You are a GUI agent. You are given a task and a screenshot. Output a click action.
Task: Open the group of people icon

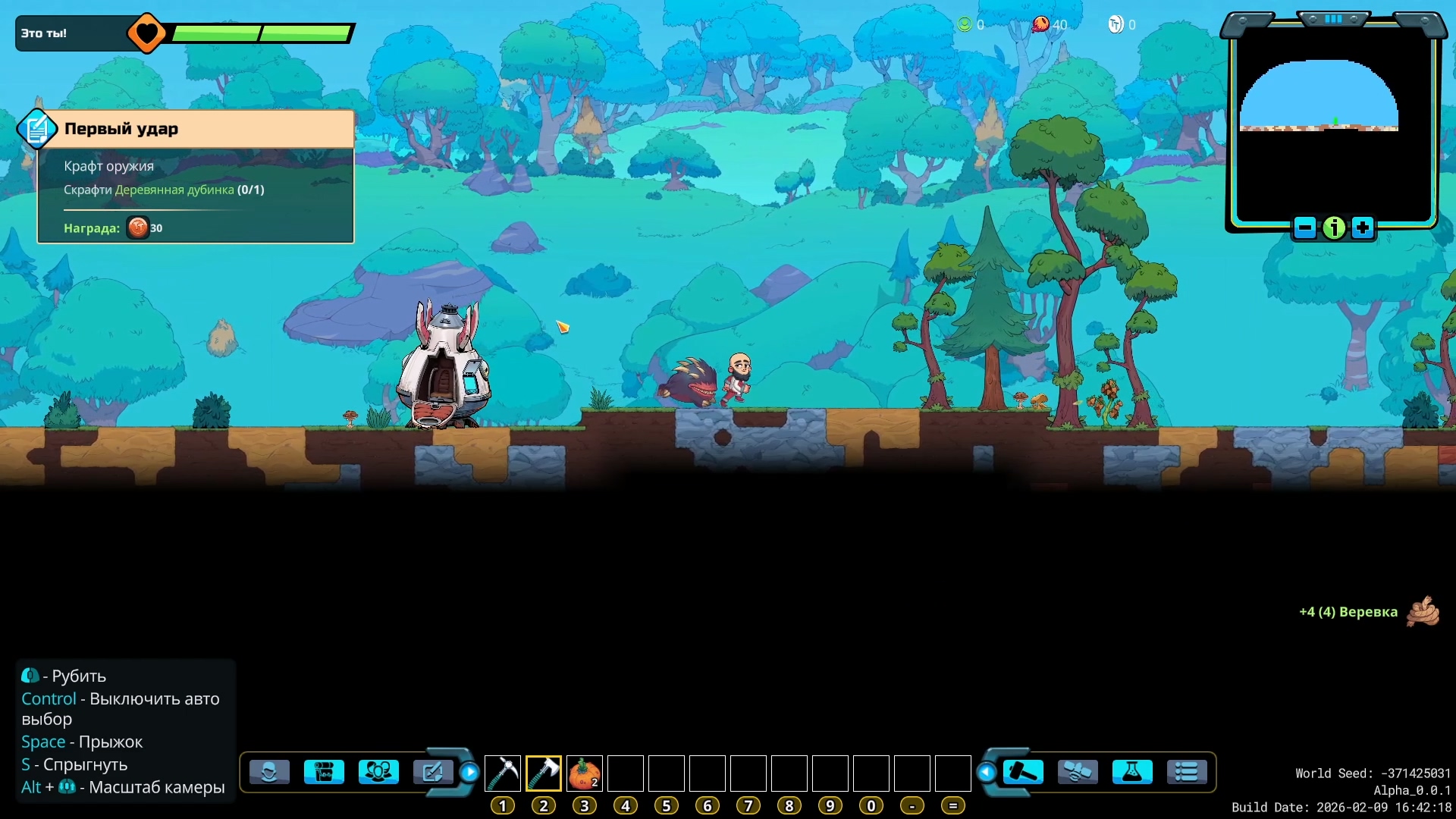click(x=378, y=772)
